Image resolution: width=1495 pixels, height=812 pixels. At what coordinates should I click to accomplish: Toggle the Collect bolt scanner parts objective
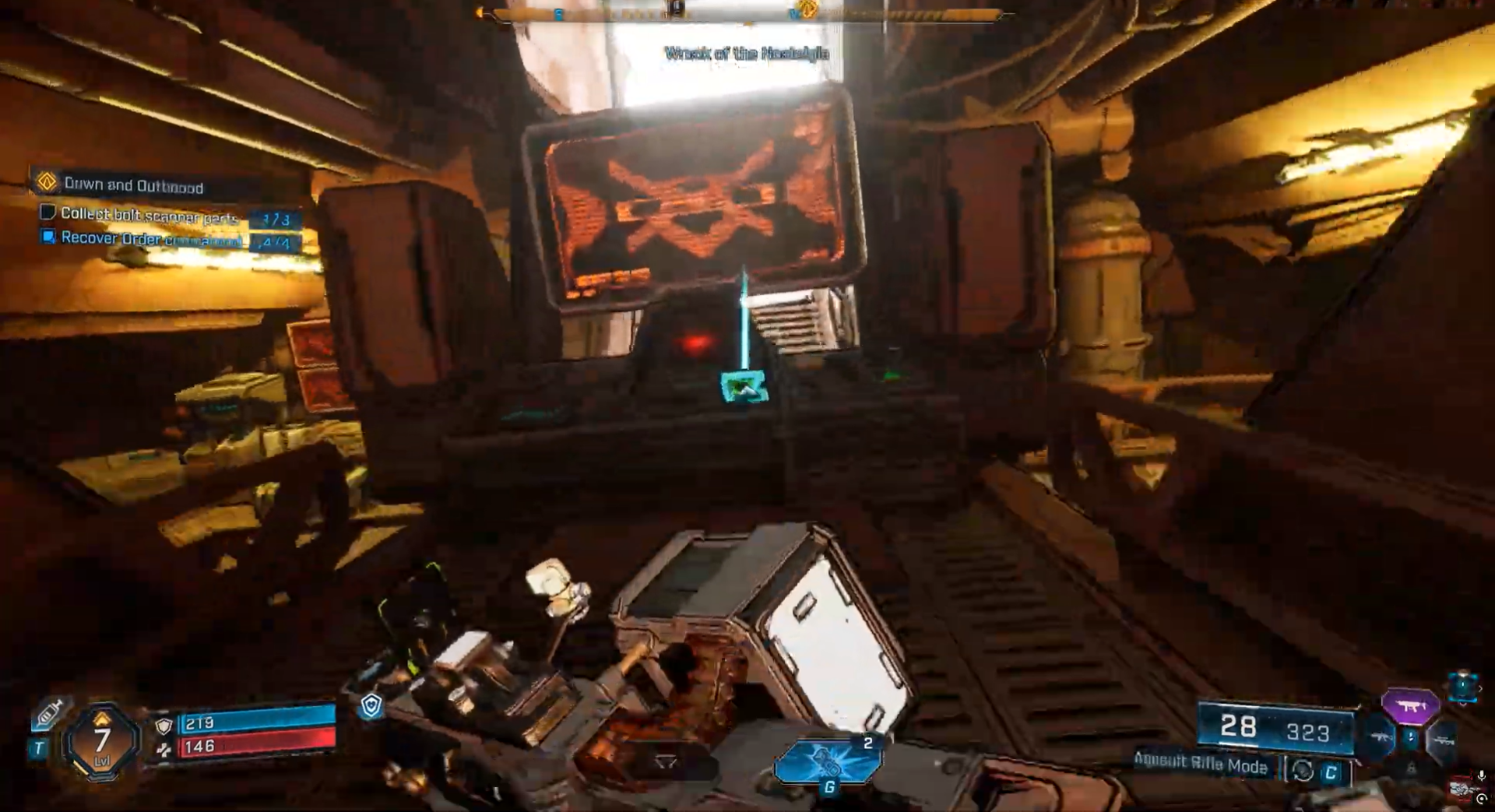[47, 212]
